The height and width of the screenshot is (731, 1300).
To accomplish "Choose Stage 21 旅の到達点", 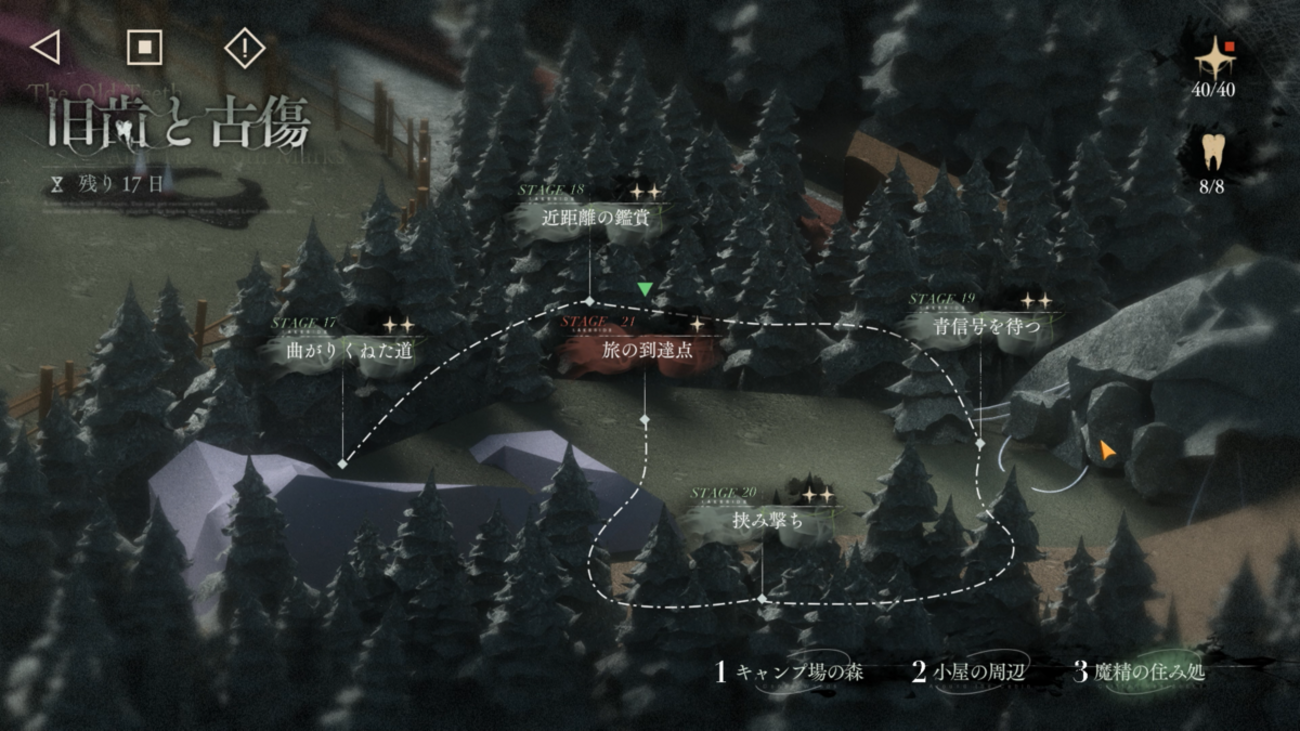I will [x=646, y=351].
